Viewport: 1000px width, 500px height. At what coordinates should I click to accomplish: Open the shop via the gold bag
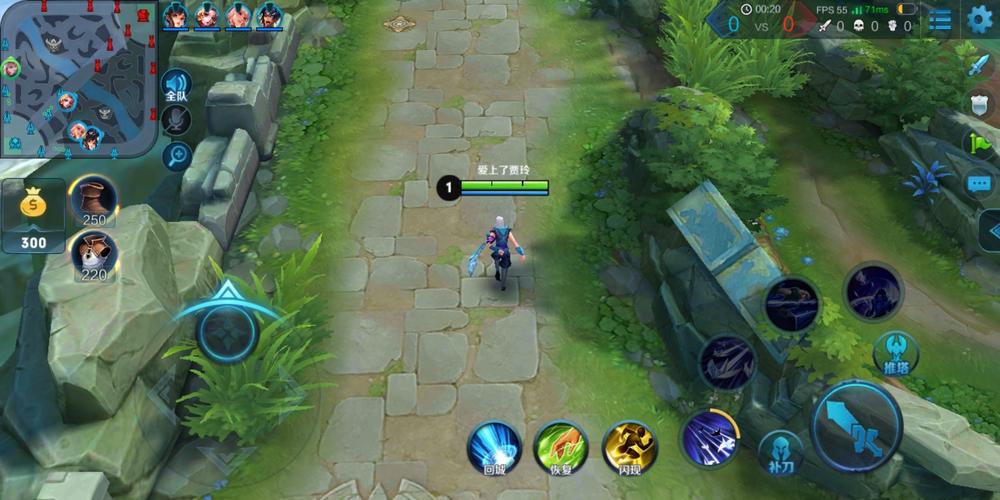tap(33, 215)
